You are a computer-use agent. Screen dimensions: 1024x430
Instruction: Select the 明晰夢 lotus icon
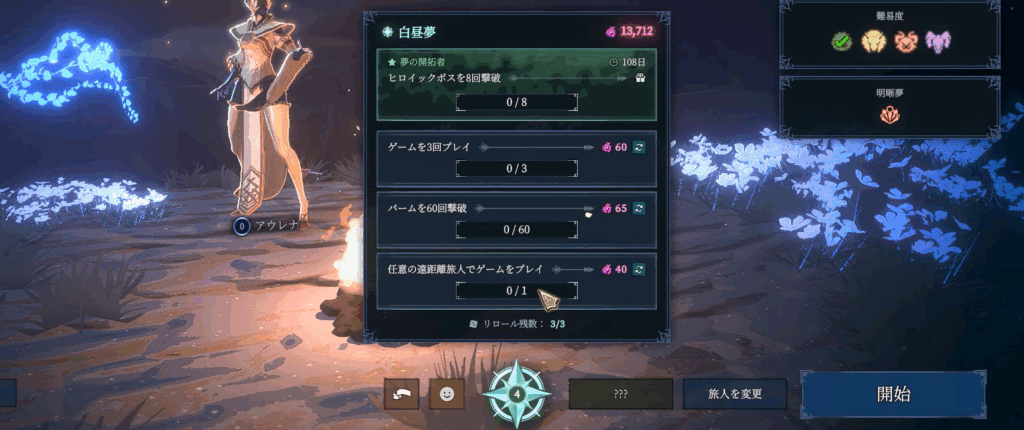pos(889,115)
